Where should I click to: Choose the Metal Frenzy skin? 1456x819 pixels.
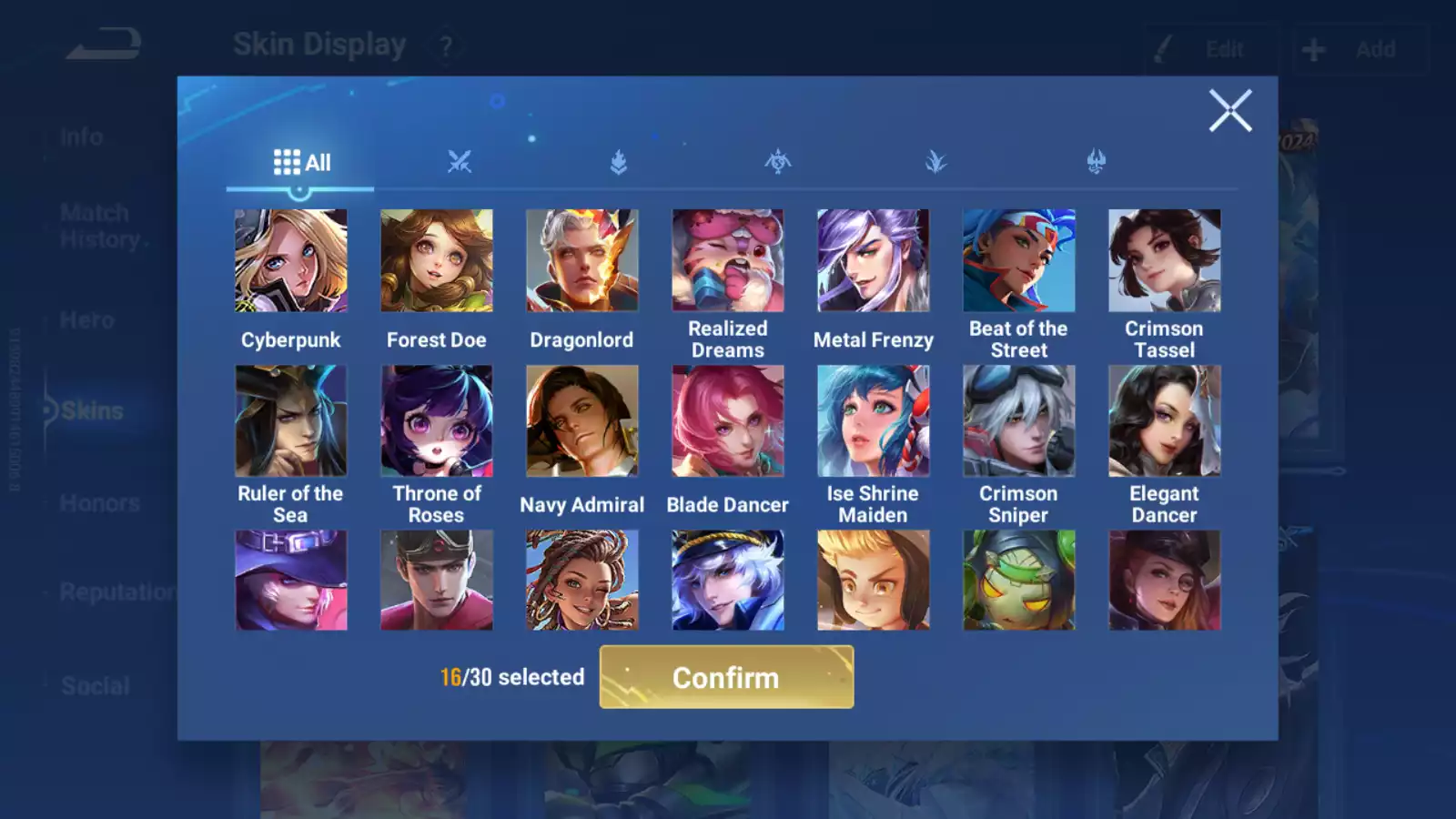(874, 261)
